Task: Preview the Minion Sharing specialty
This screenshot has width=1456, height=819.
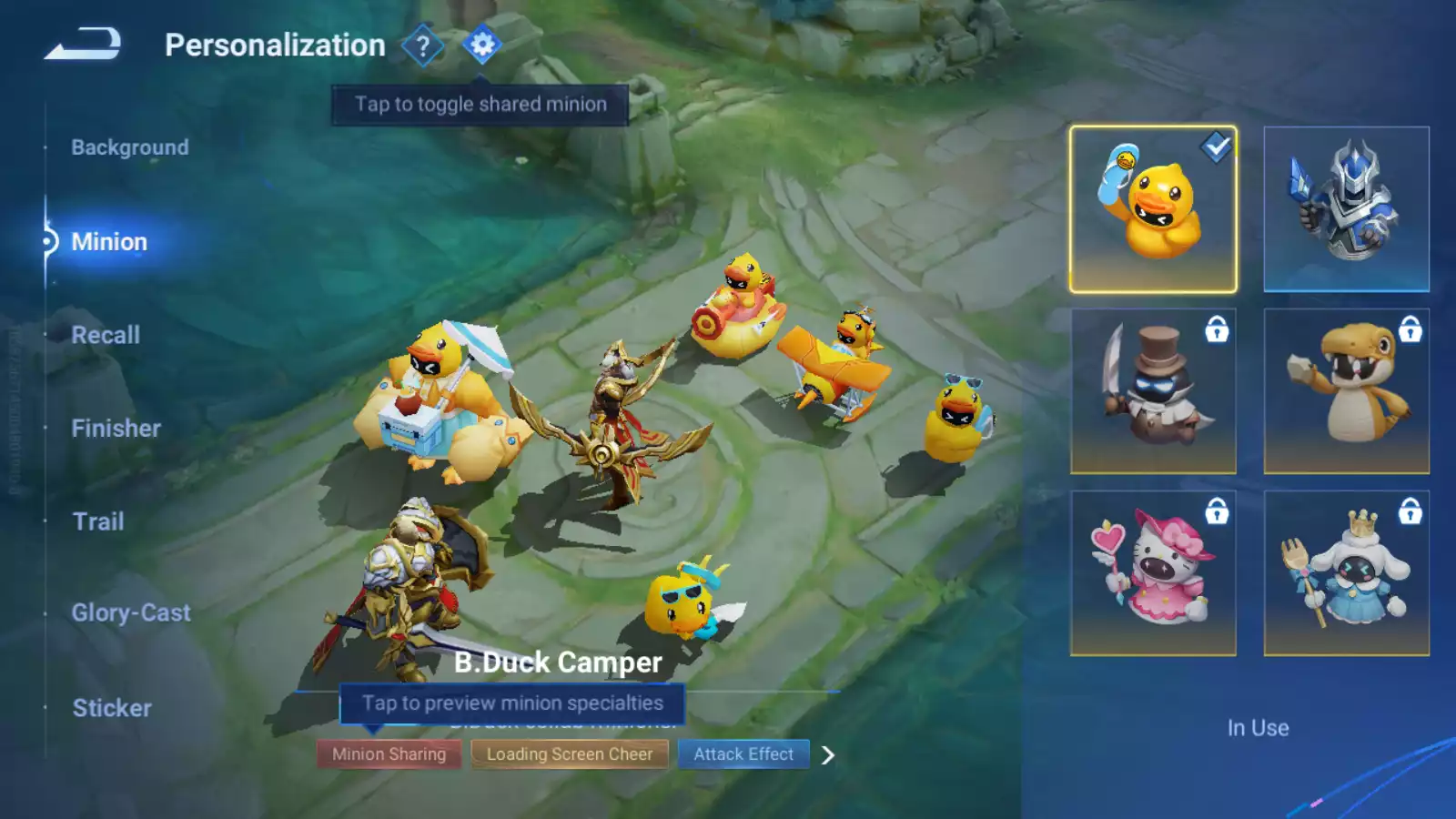Action: point(389,754)
